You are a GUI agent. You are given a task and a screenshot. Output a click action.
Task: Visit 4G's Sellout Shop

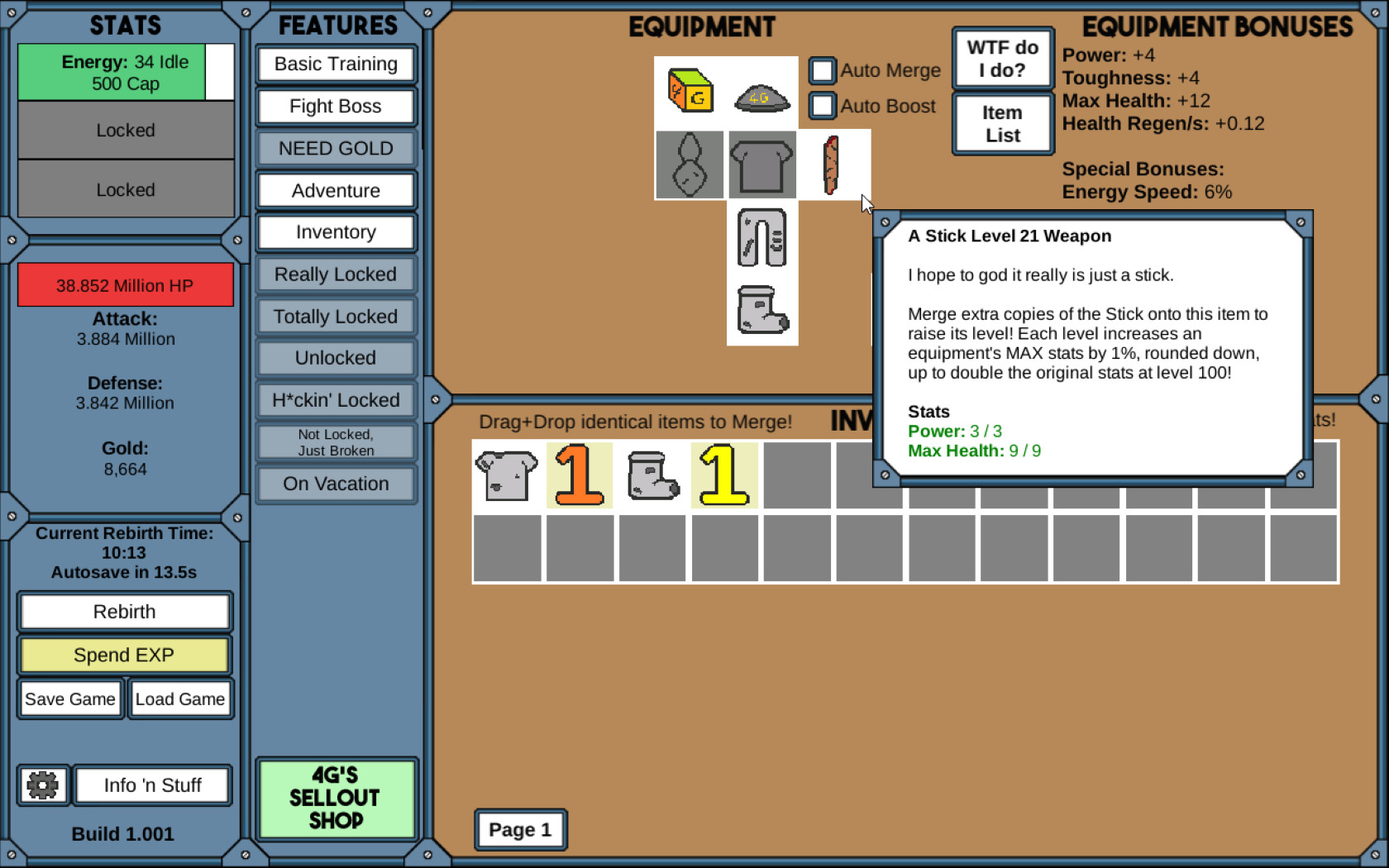pos(336,798)
